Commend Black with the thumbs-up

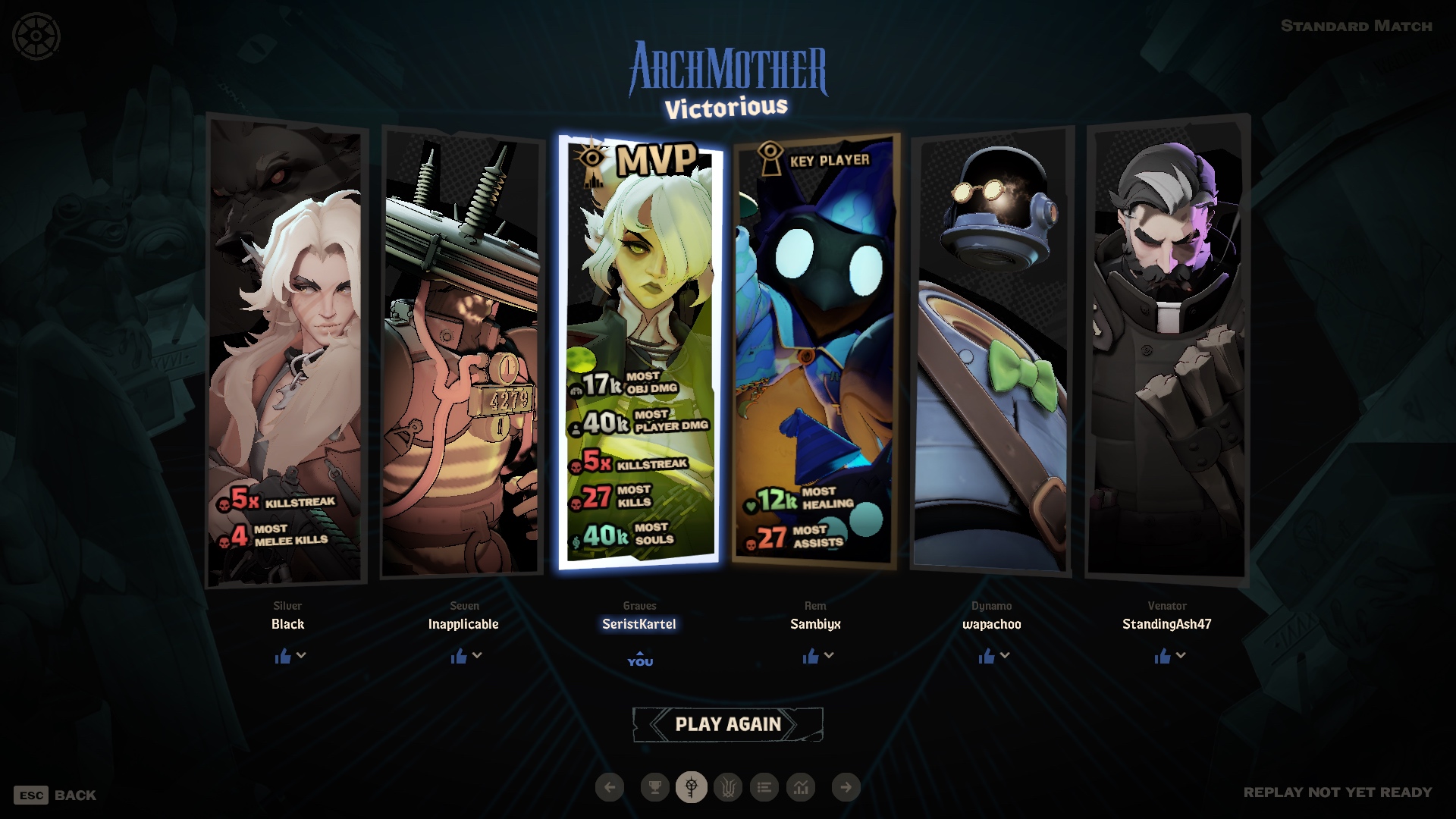pyautogui.click(x=283, y=656)
